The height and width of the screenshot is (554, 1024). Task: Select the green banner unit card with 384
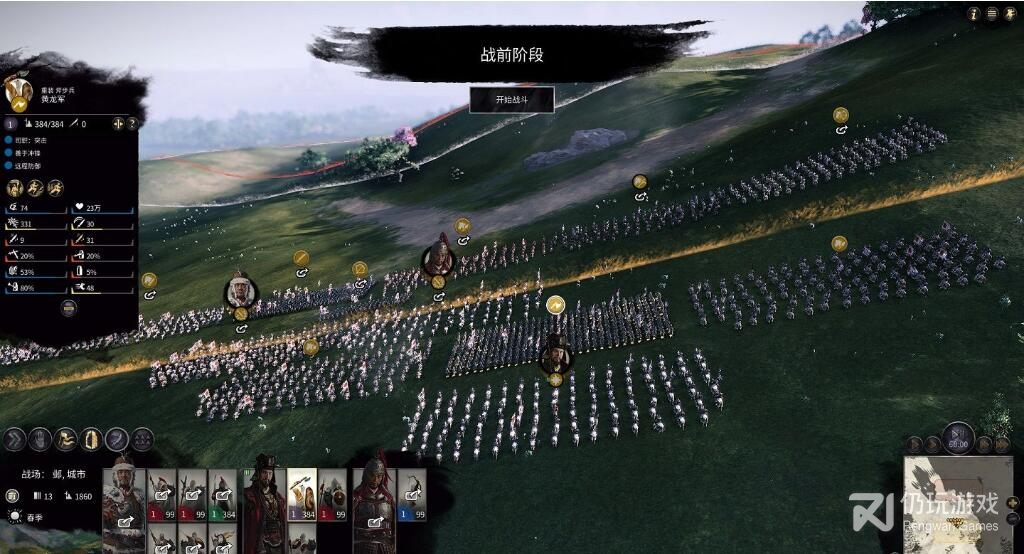[222, 494]
